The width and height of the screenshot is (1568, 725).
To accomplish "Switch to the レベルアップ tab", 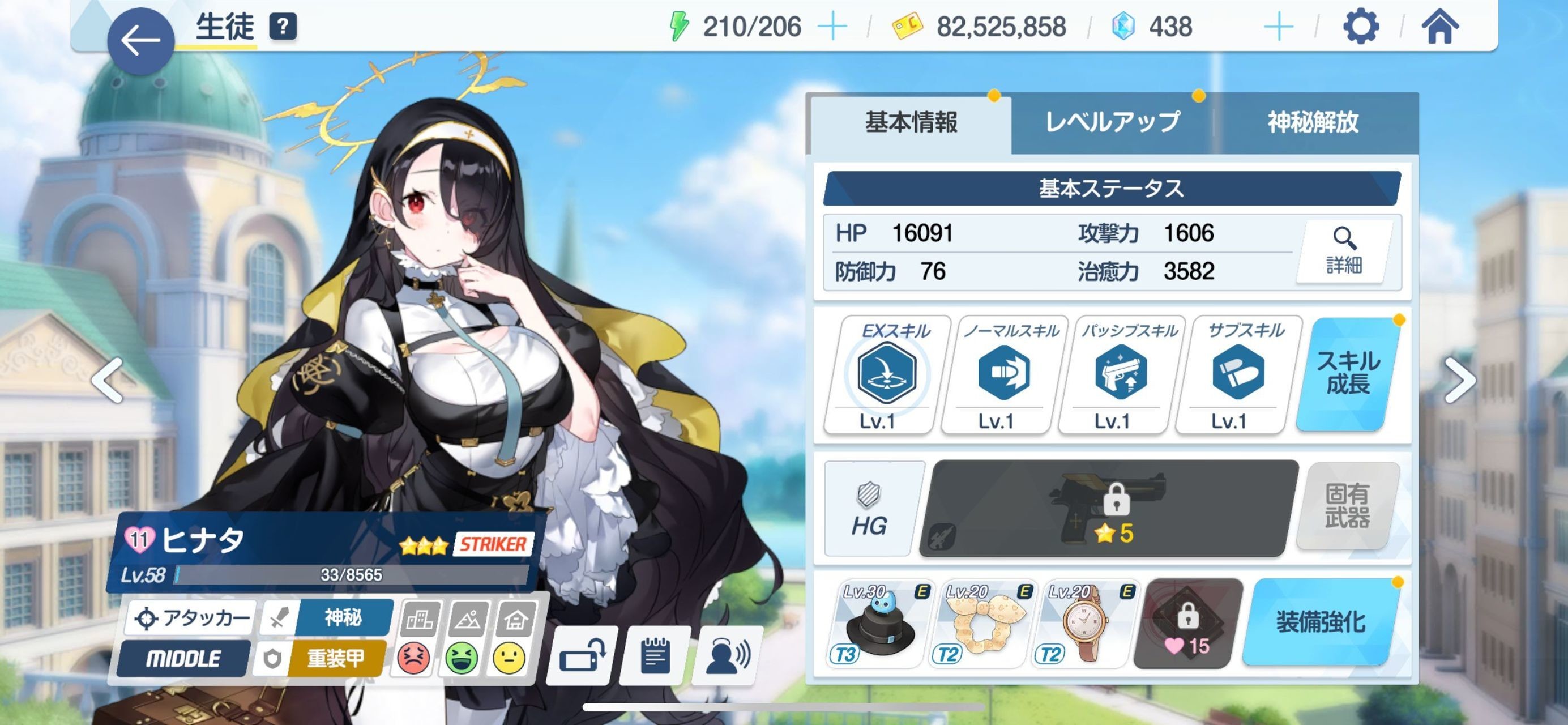I will pyautogui.click(x=1112, y=122).
